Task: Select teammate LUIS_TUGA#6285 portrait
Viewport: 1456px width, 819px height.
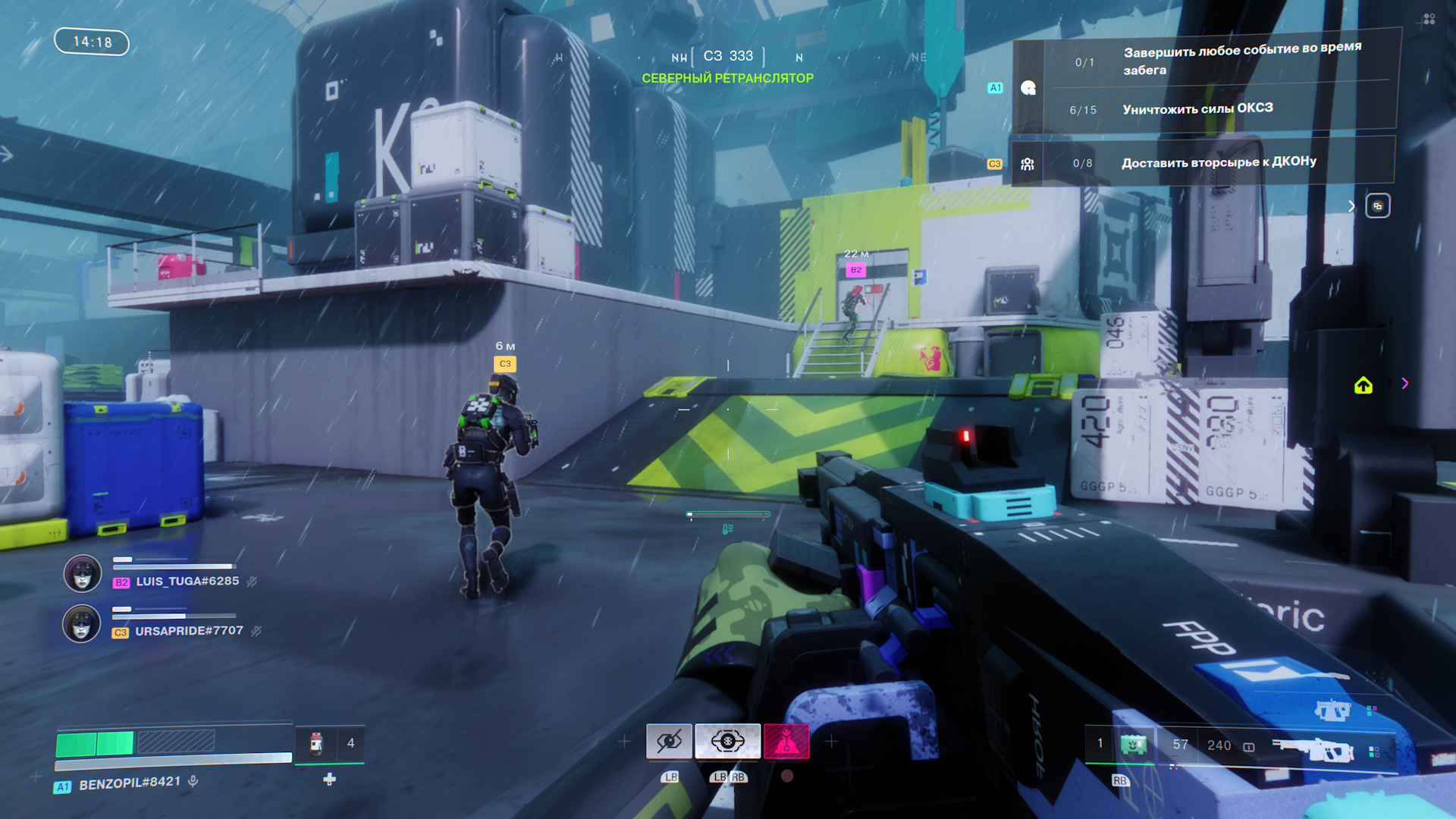Action: click(x=82, y=574)
